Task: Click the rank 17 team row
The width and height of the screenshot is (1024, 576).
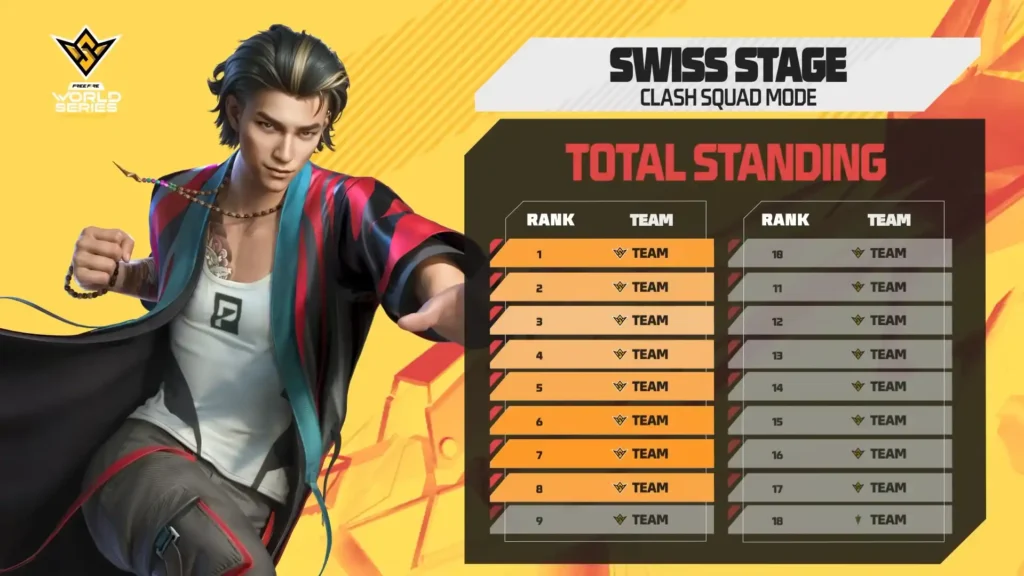Action: (x=841, y=487)
